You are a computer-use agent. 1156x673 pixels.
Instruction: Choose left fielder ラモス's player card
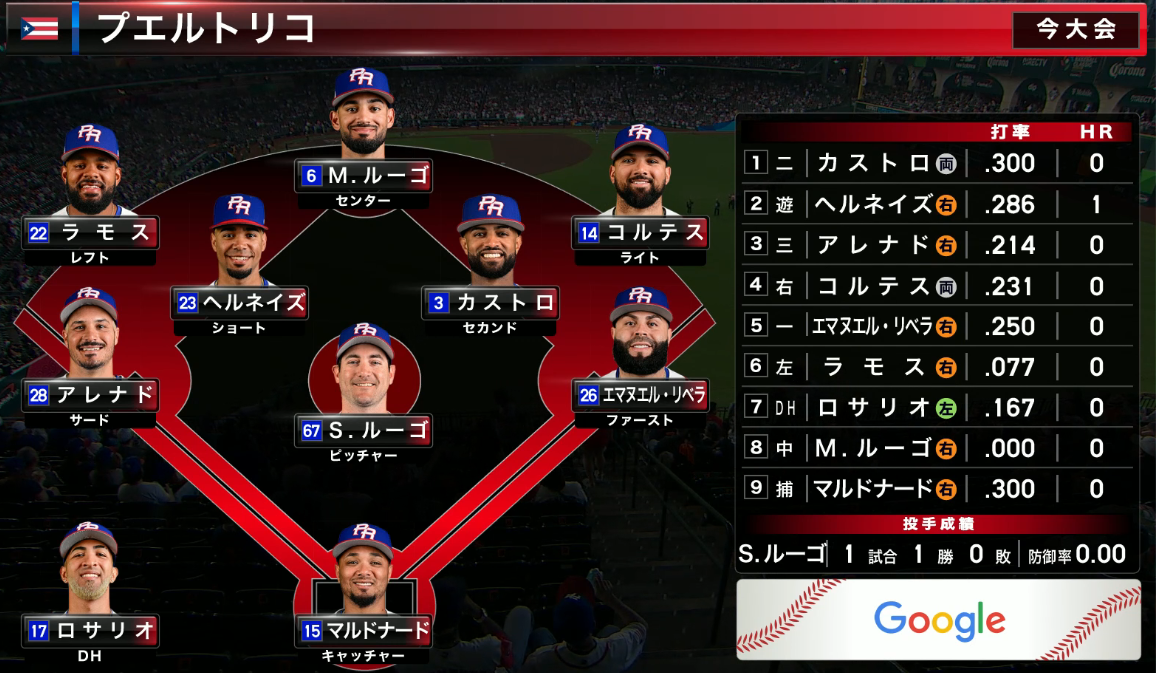click(91, 234)
